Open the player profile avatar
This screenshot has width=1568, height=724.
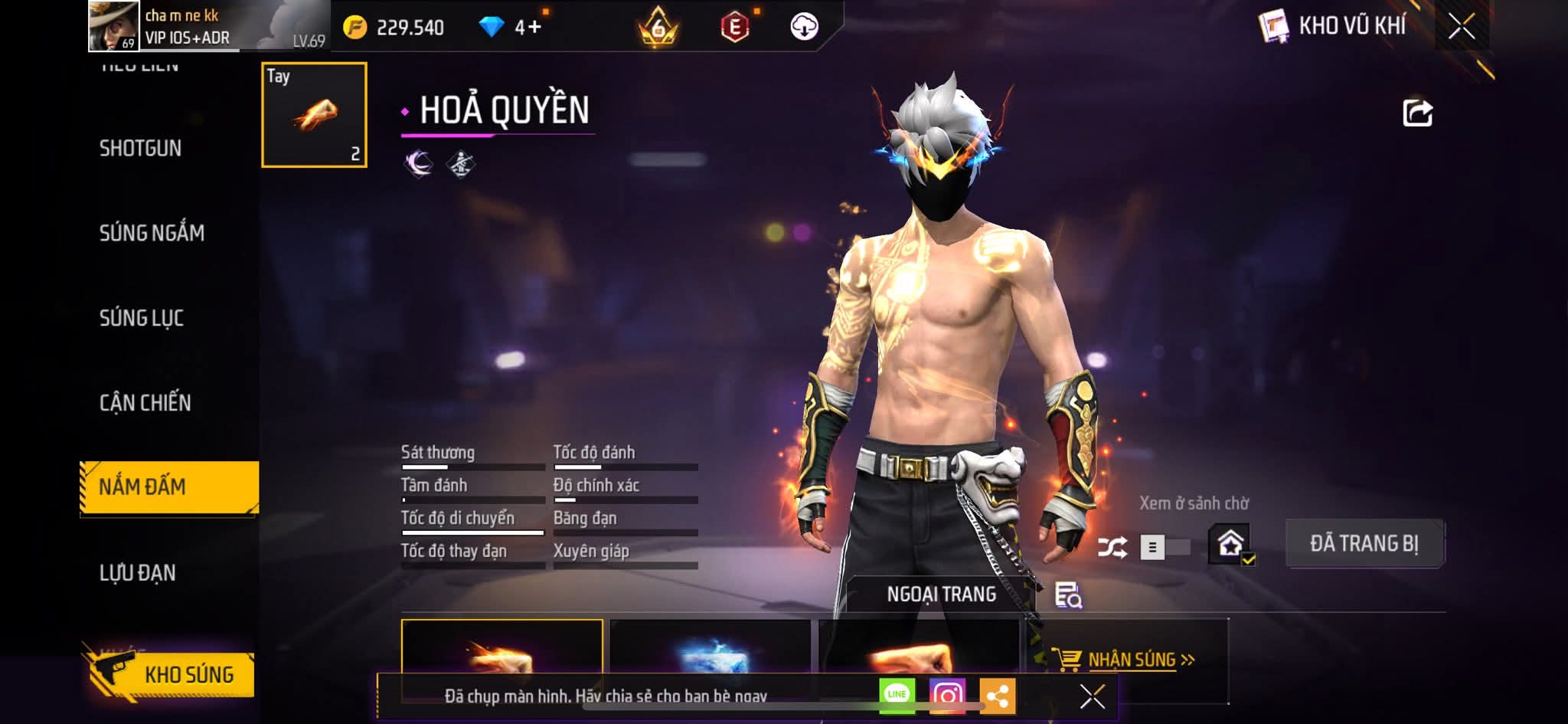[x=113, y=26]
